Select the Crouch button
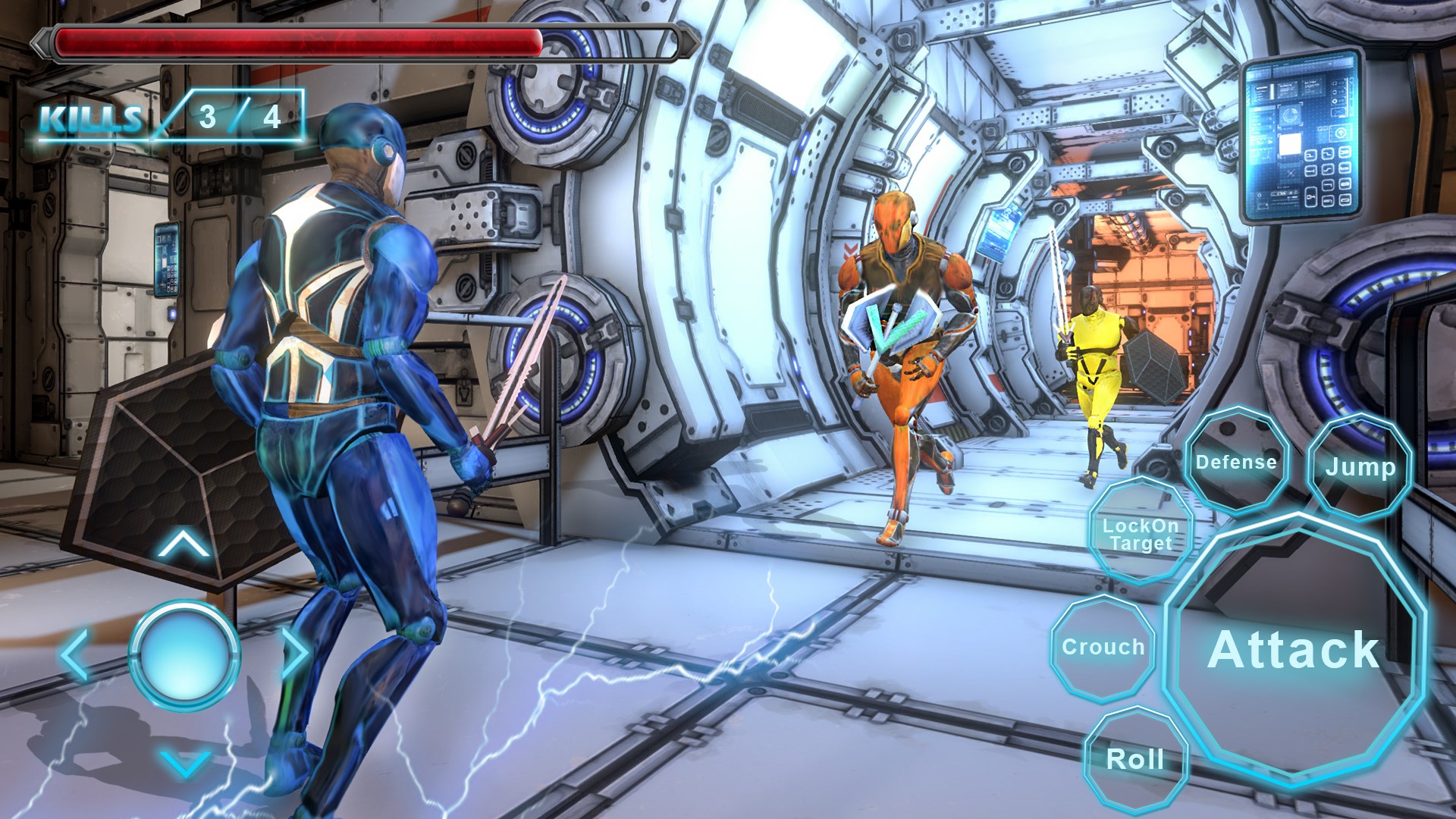 click(1103, 648)
